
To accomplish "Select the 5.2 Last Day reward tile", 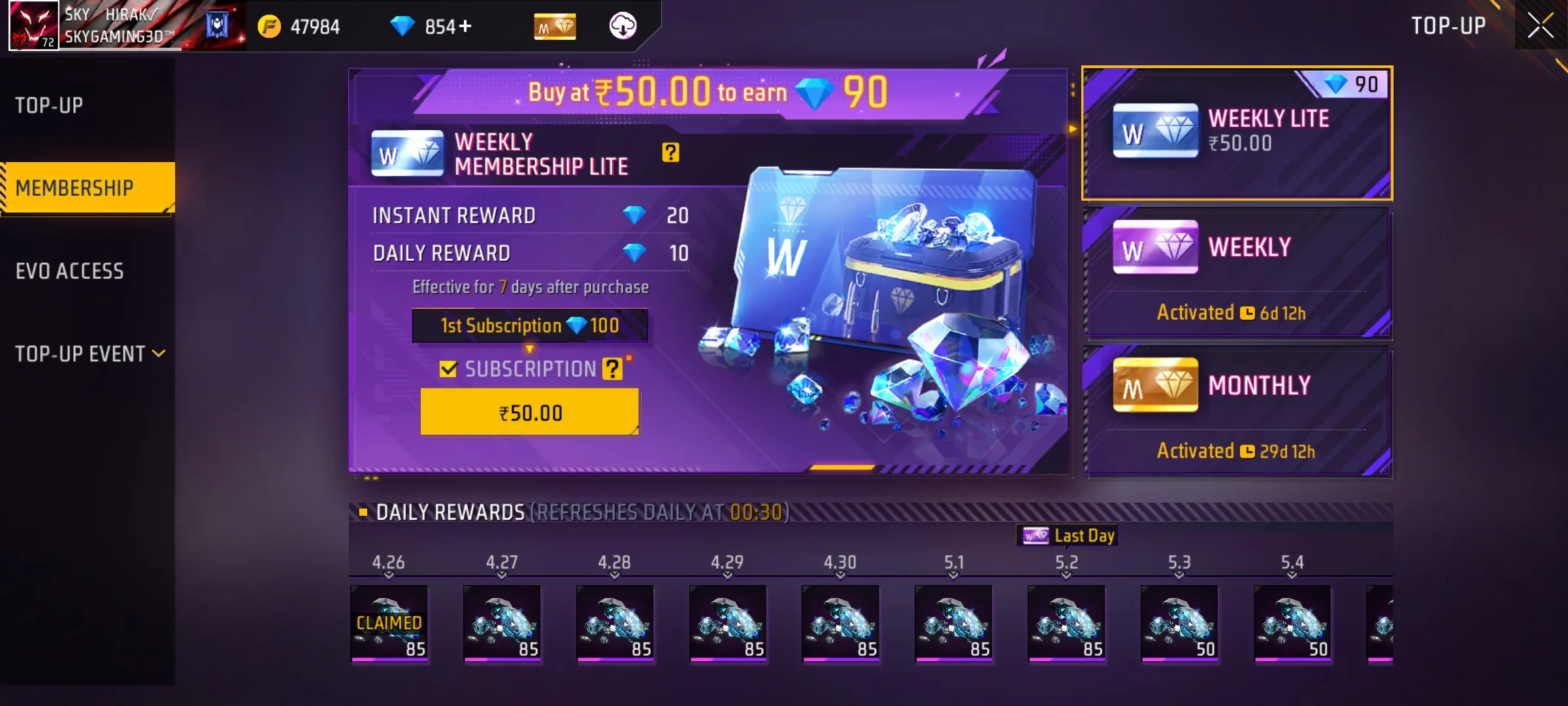I will 1066,623.
